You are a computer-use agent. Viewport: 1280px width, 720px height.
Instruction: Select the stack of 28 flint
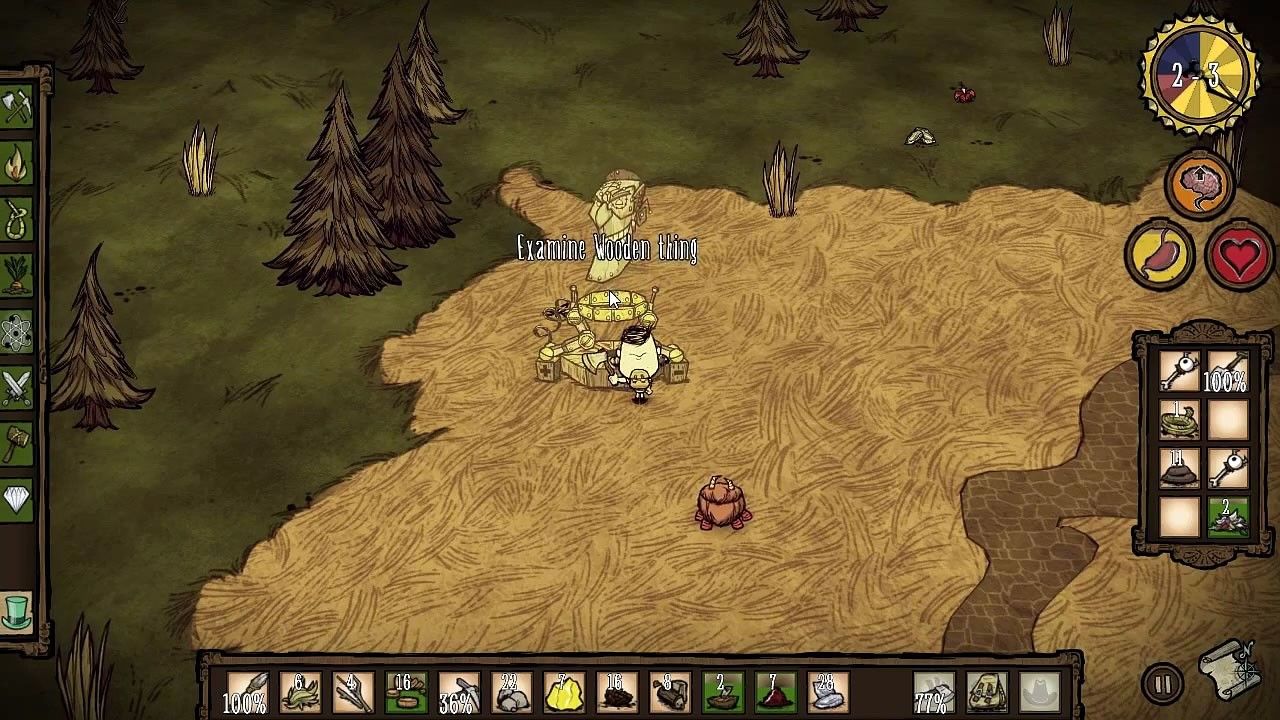coord(826,692)
